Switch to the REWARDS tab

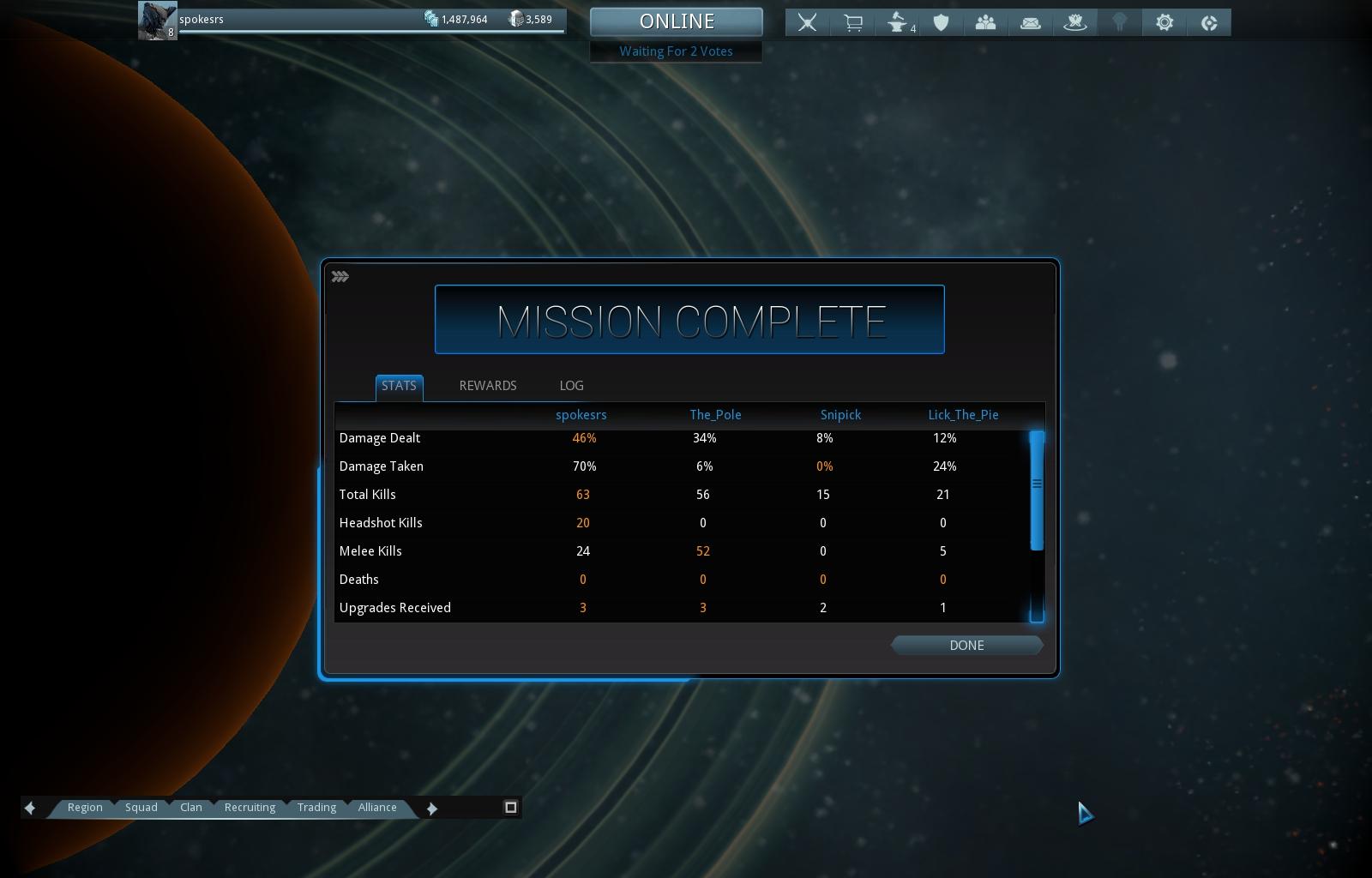(x=488, y=386)
